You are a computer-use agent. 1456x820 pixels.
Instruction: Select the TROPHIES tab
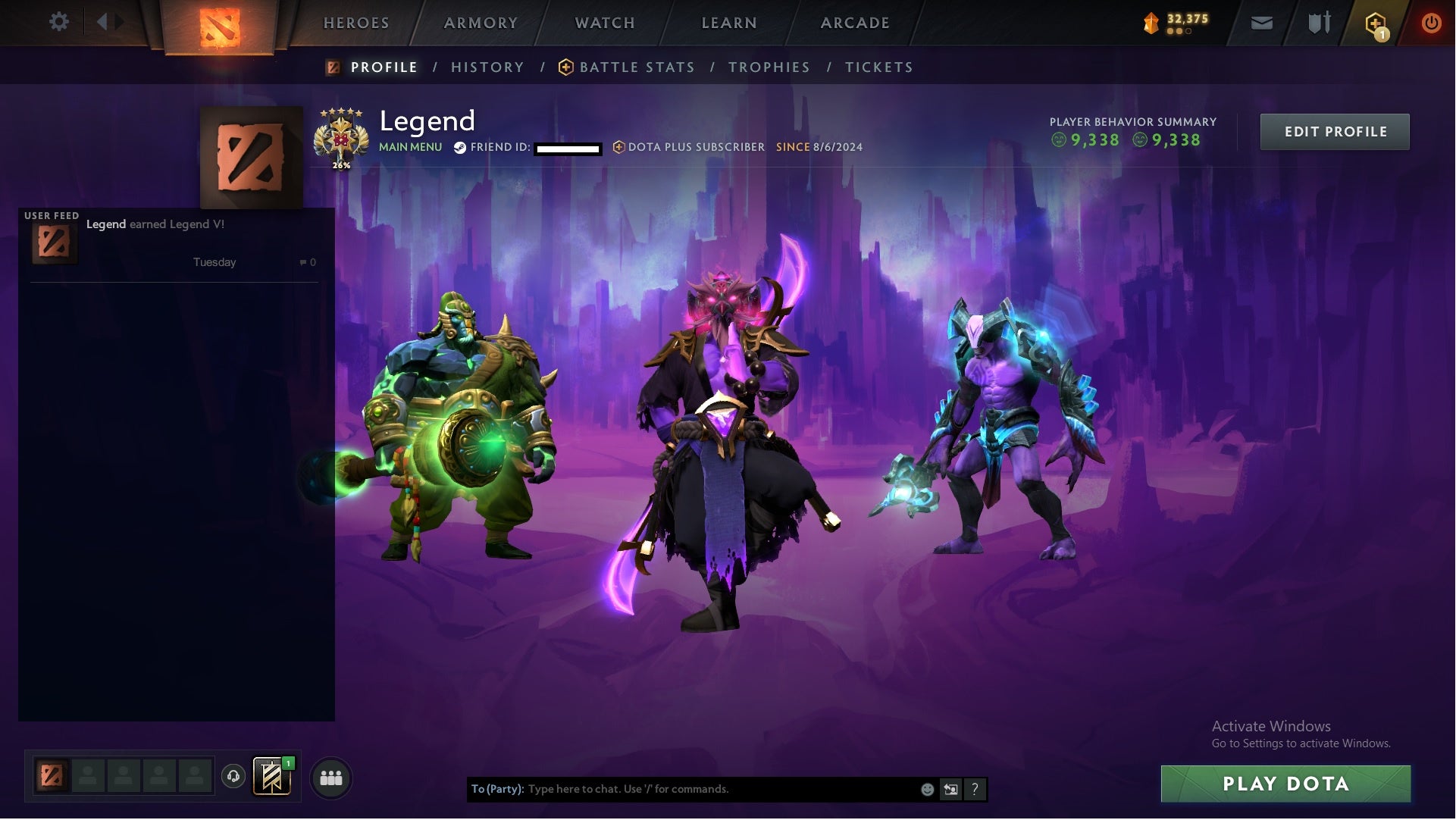pos(769,67)
